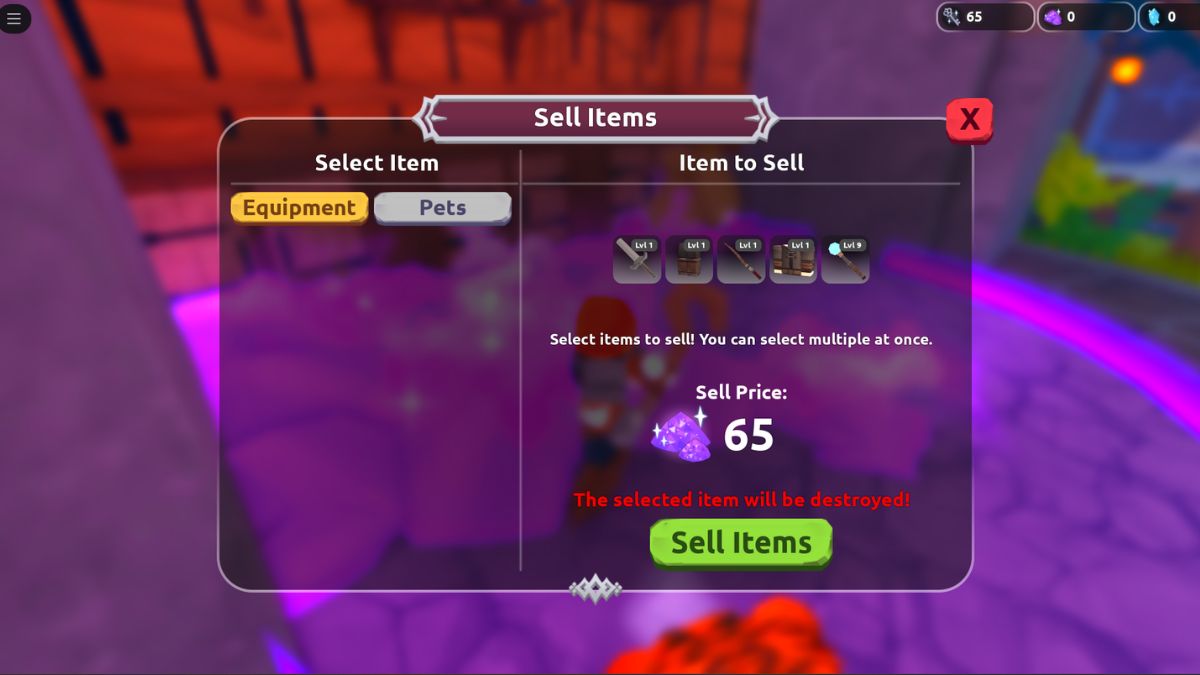This screenshot has width=1200, height=675.
Task: Pick the Lvl 1 gray sword item
Action: pos(637,260)
